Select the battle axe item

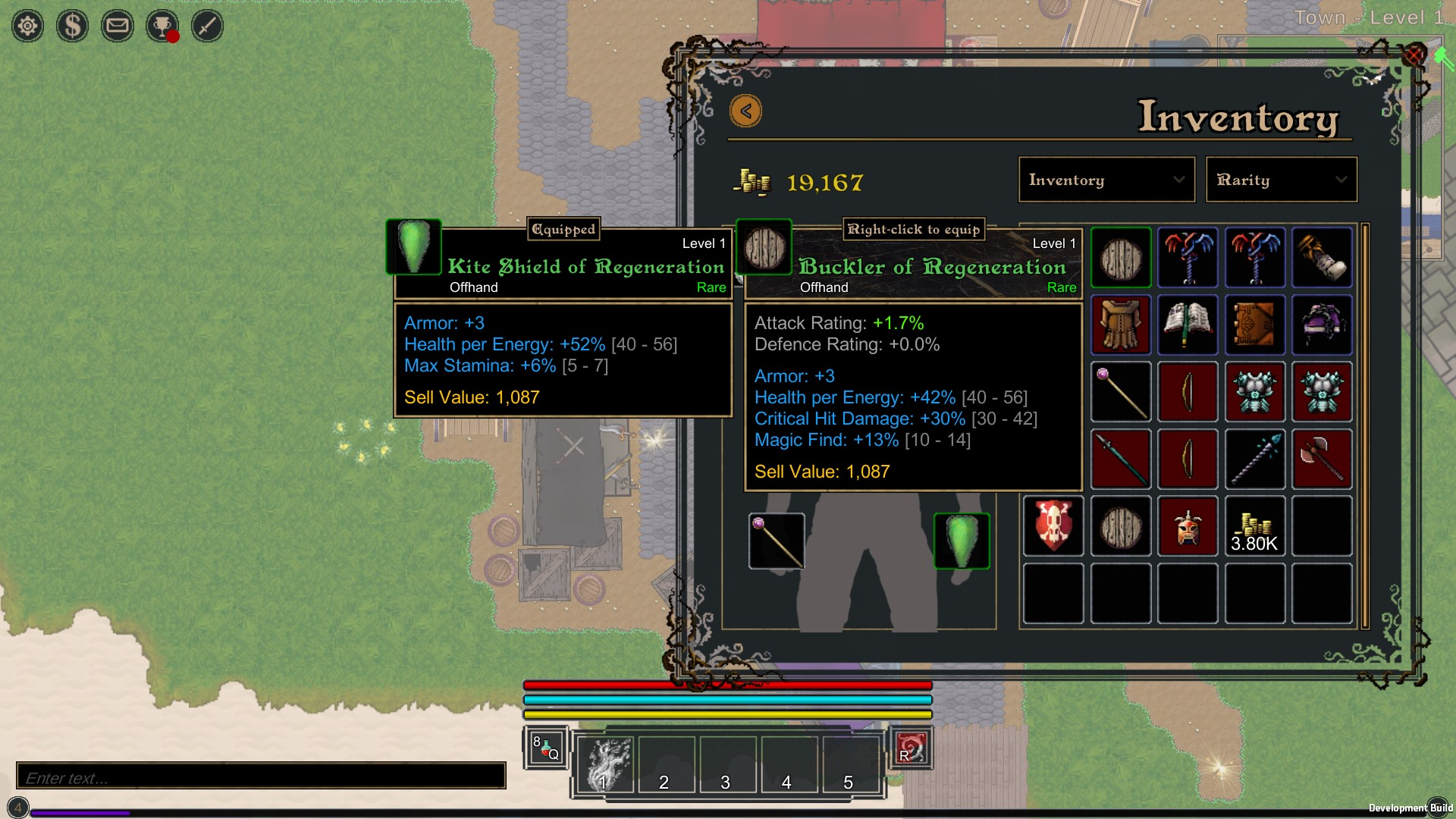coord(1322,459)
